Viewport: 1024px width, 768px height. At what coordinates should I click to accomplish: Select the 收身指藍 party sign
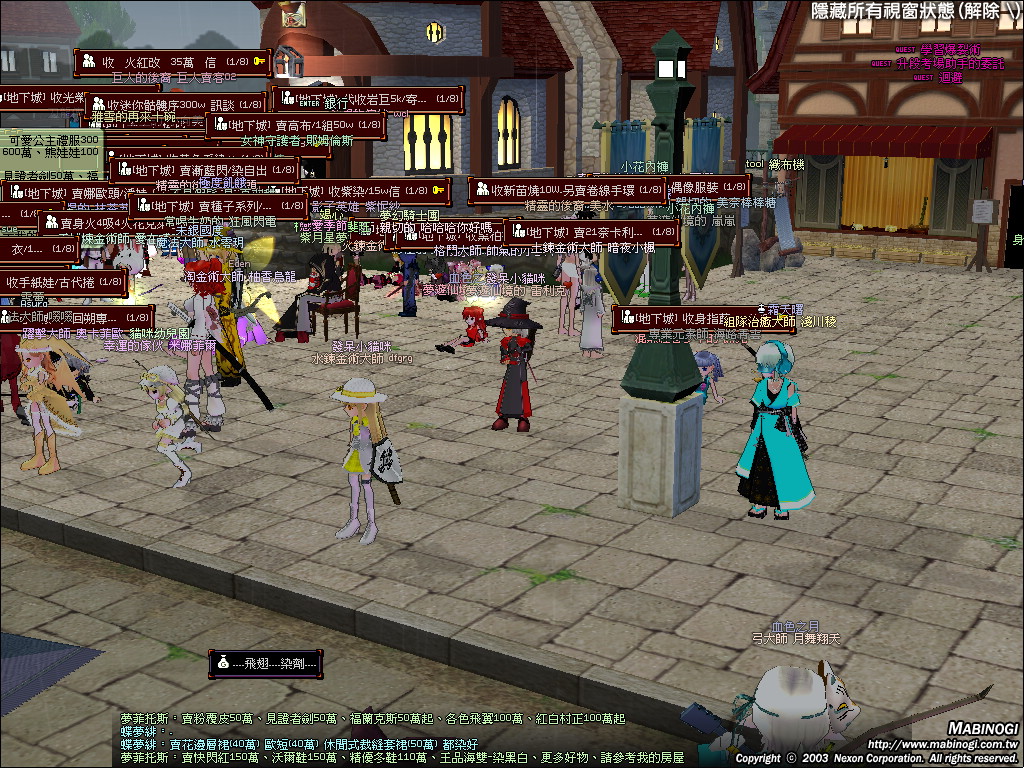(x=690, y=319)
